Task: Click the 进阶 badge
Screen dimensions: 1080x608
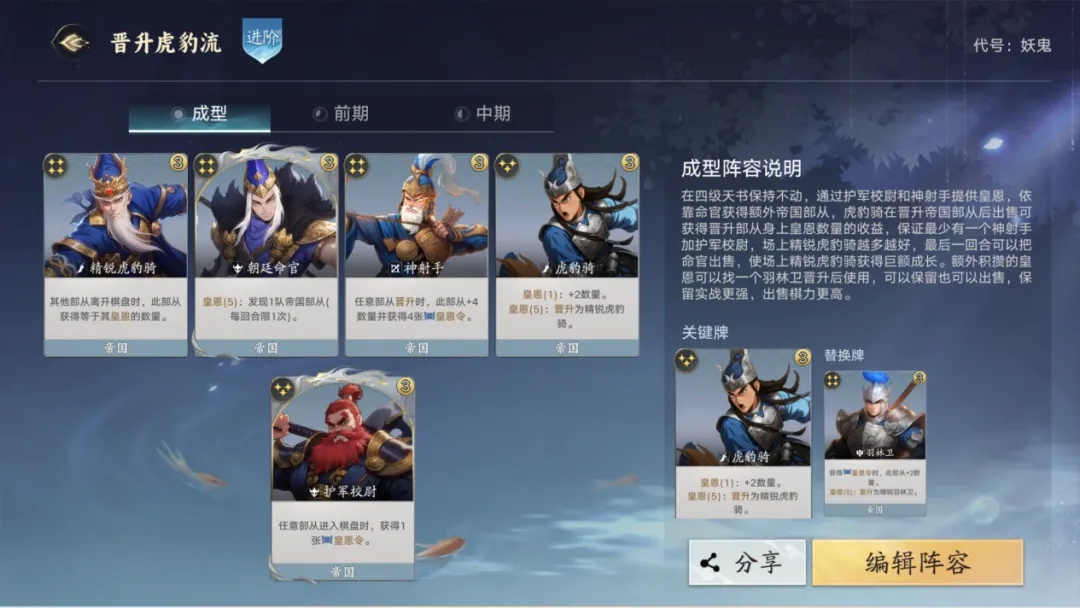Action: point(262,40)
